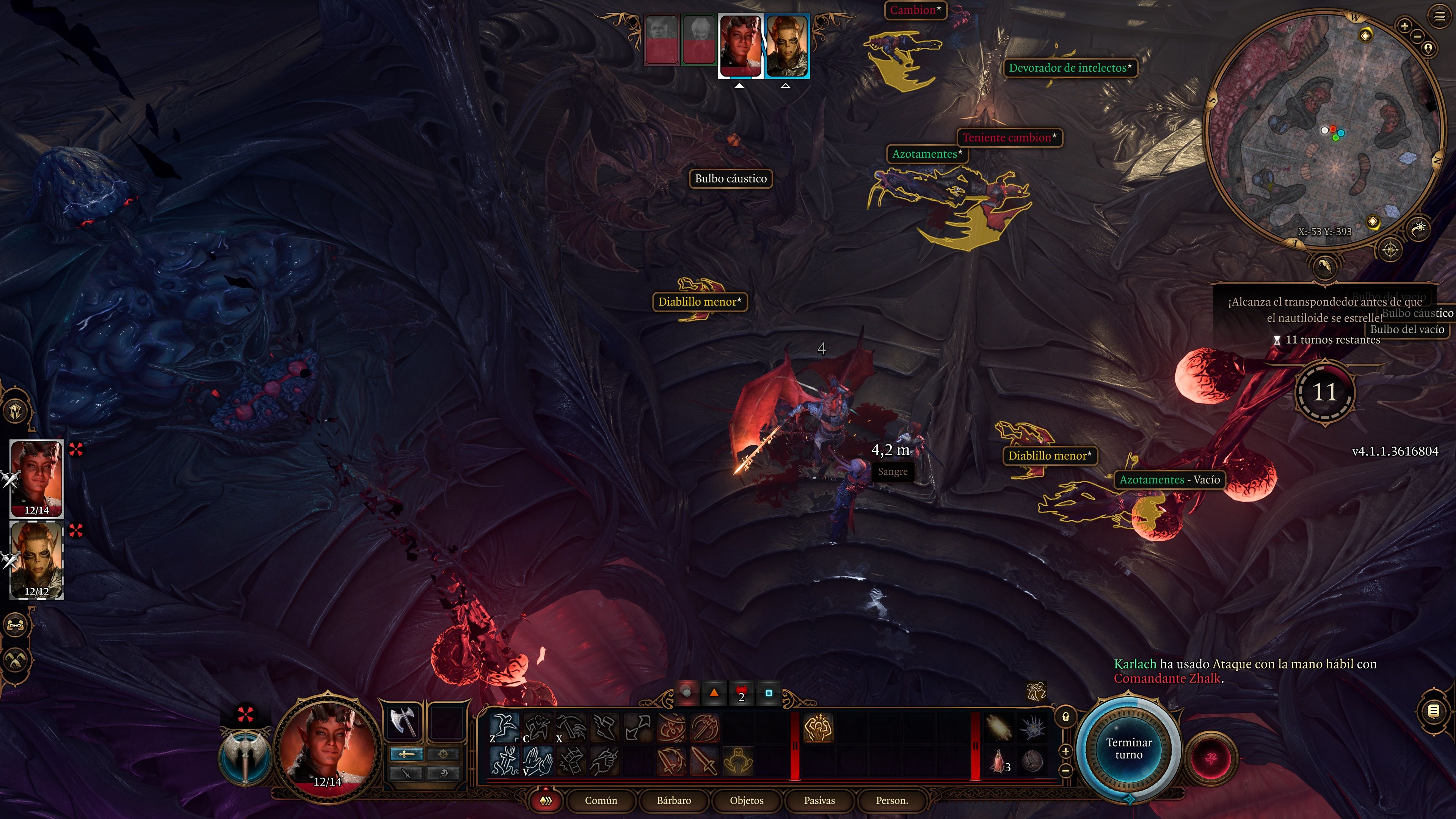Toggle the hotbar lock button
1456x819 pixels.
(1065, 717)
